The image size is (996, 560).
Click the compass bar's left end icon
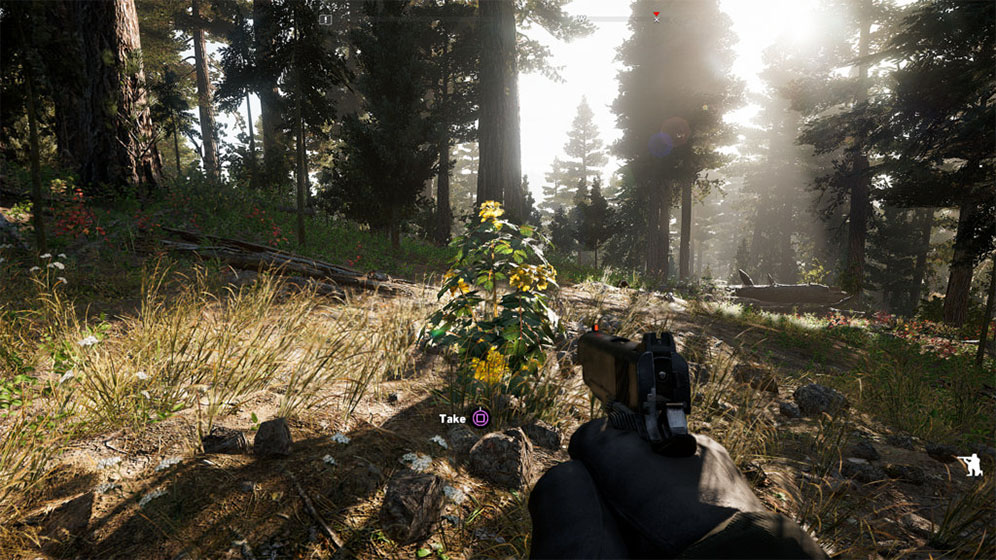325,19
